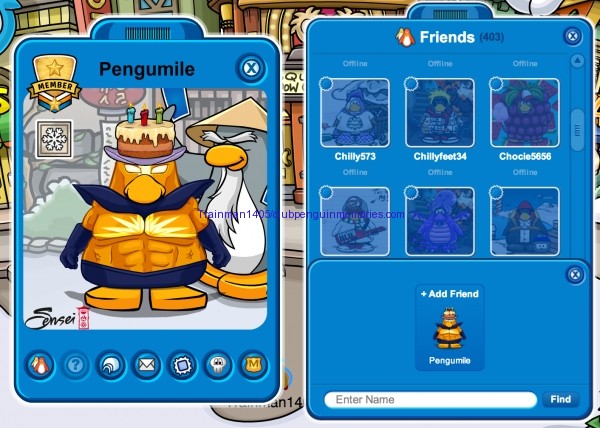Close the Friends list panel

click(572, 36)
